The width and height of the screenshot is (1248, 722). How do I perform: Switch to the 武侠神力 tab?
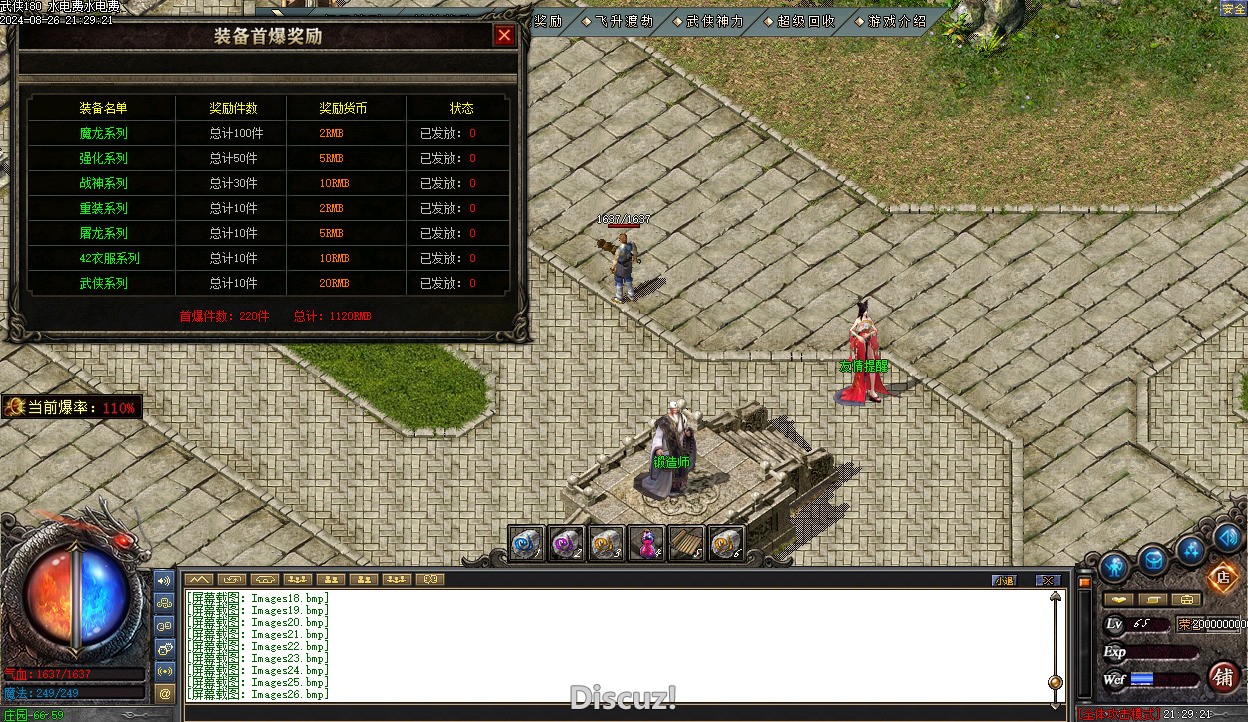pyautogui.click(x=715, y=21)
